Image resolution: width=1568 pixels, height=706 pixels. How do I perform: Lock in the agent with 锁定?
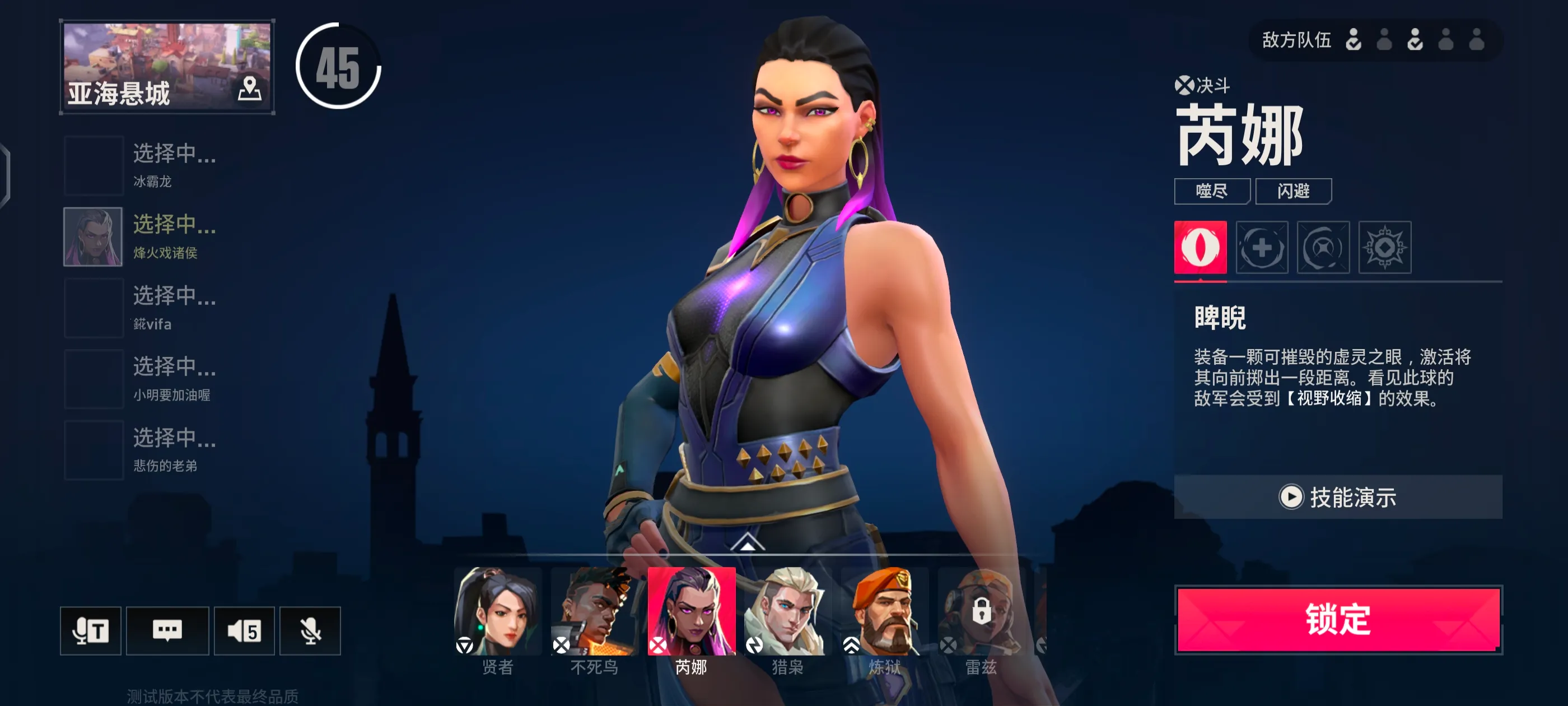(1338, 620)
